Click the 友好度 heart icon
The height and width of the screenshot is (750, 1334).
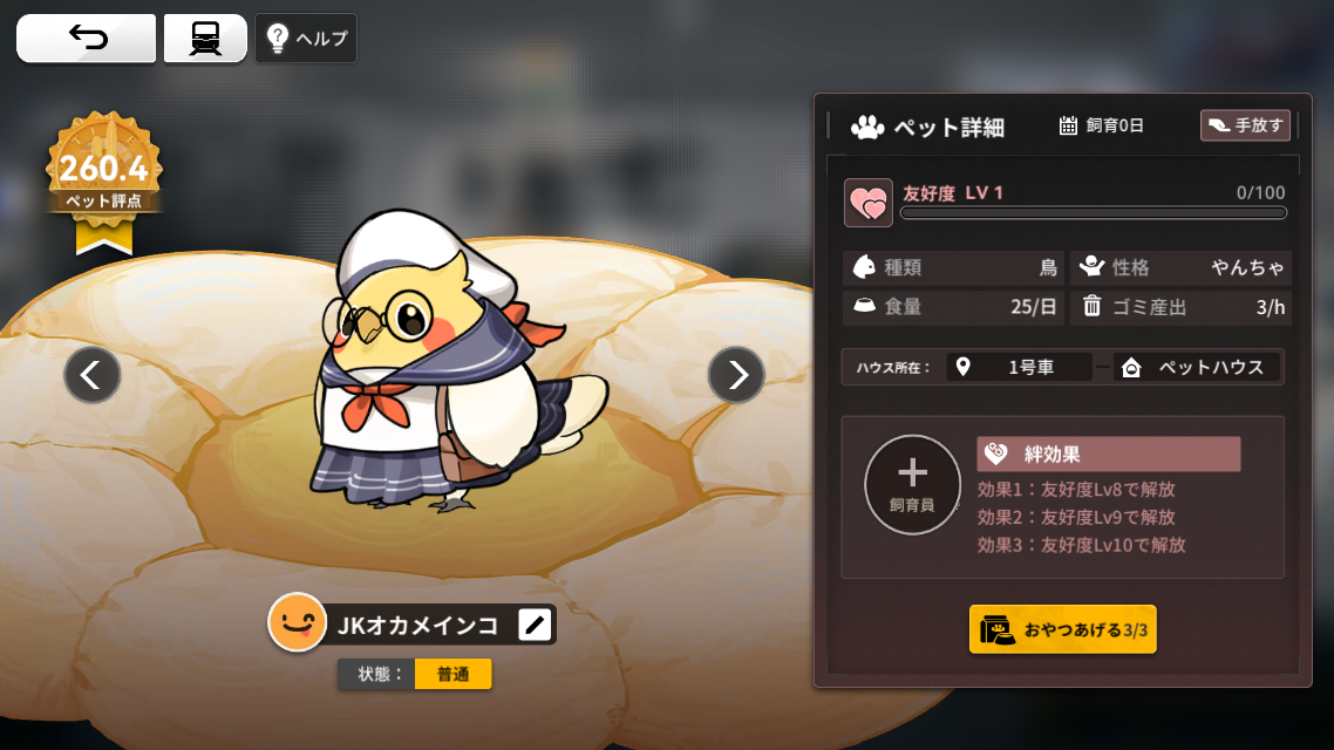[868, 203]
